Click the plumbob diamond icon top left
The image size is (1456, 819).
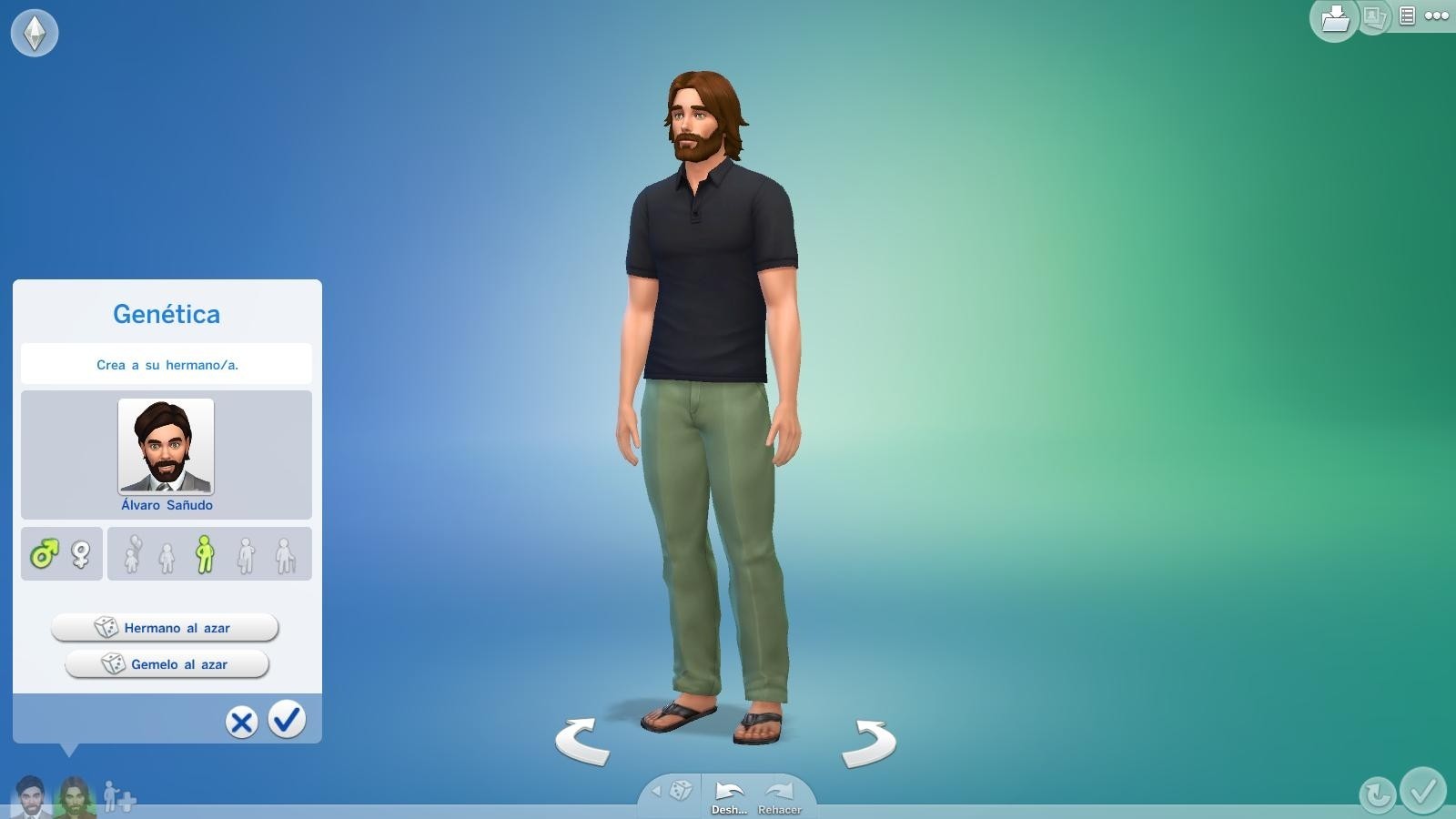pos(35,33)
